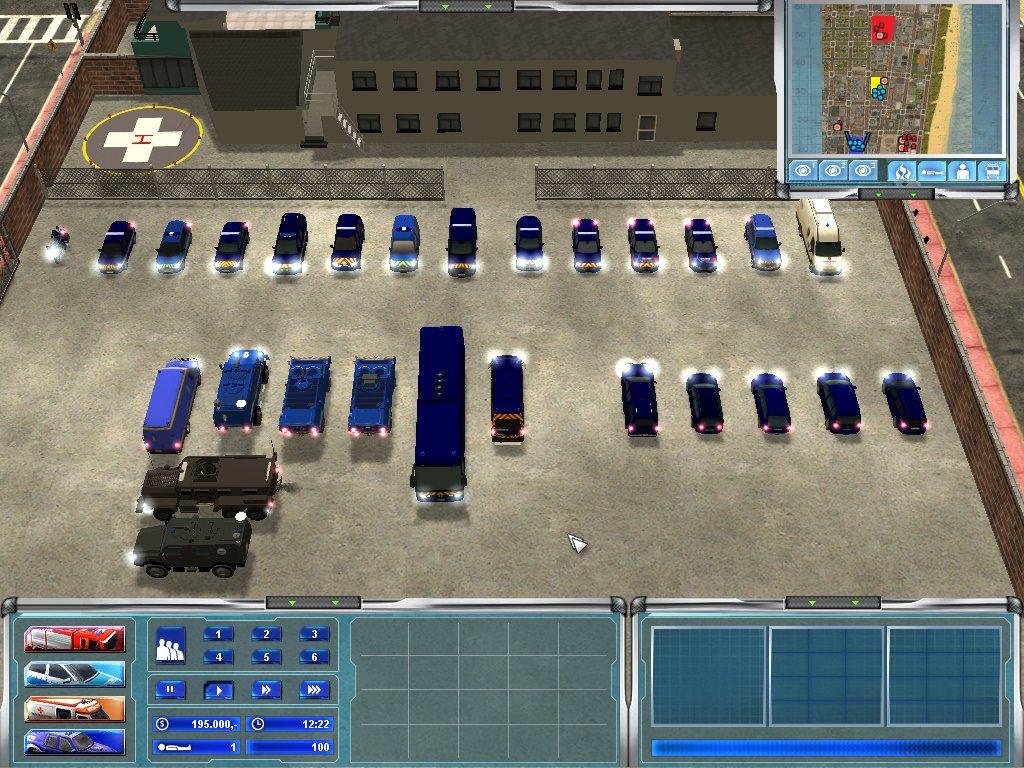Viewport: 1024px width, 768px height.
Task: Toggle fire markers filter on the minimap
Action: (902, 171)
